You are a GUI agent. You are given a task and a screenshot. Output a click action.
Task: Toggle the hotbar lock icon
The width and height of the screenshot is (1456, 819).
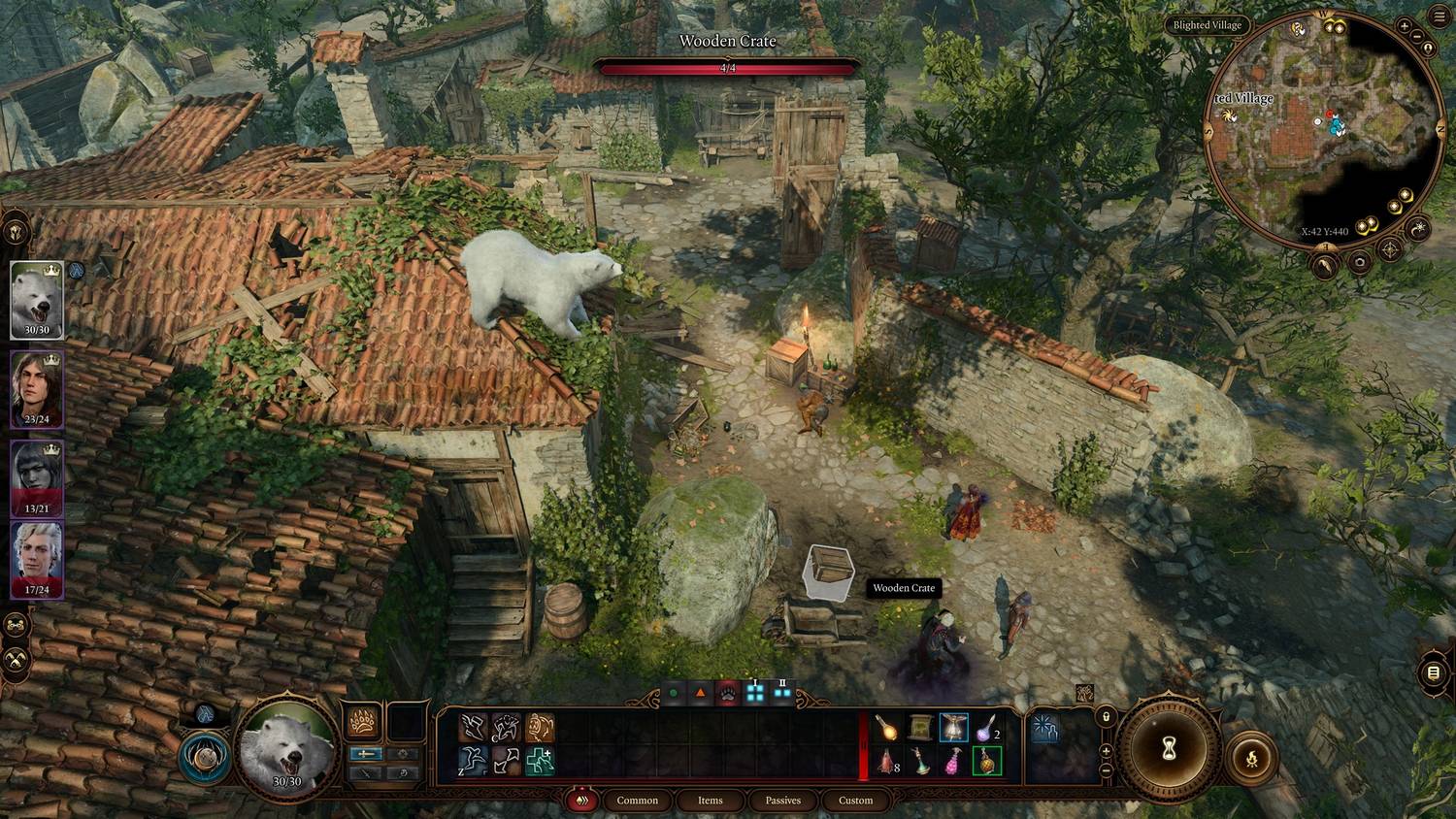[1106, 716]
